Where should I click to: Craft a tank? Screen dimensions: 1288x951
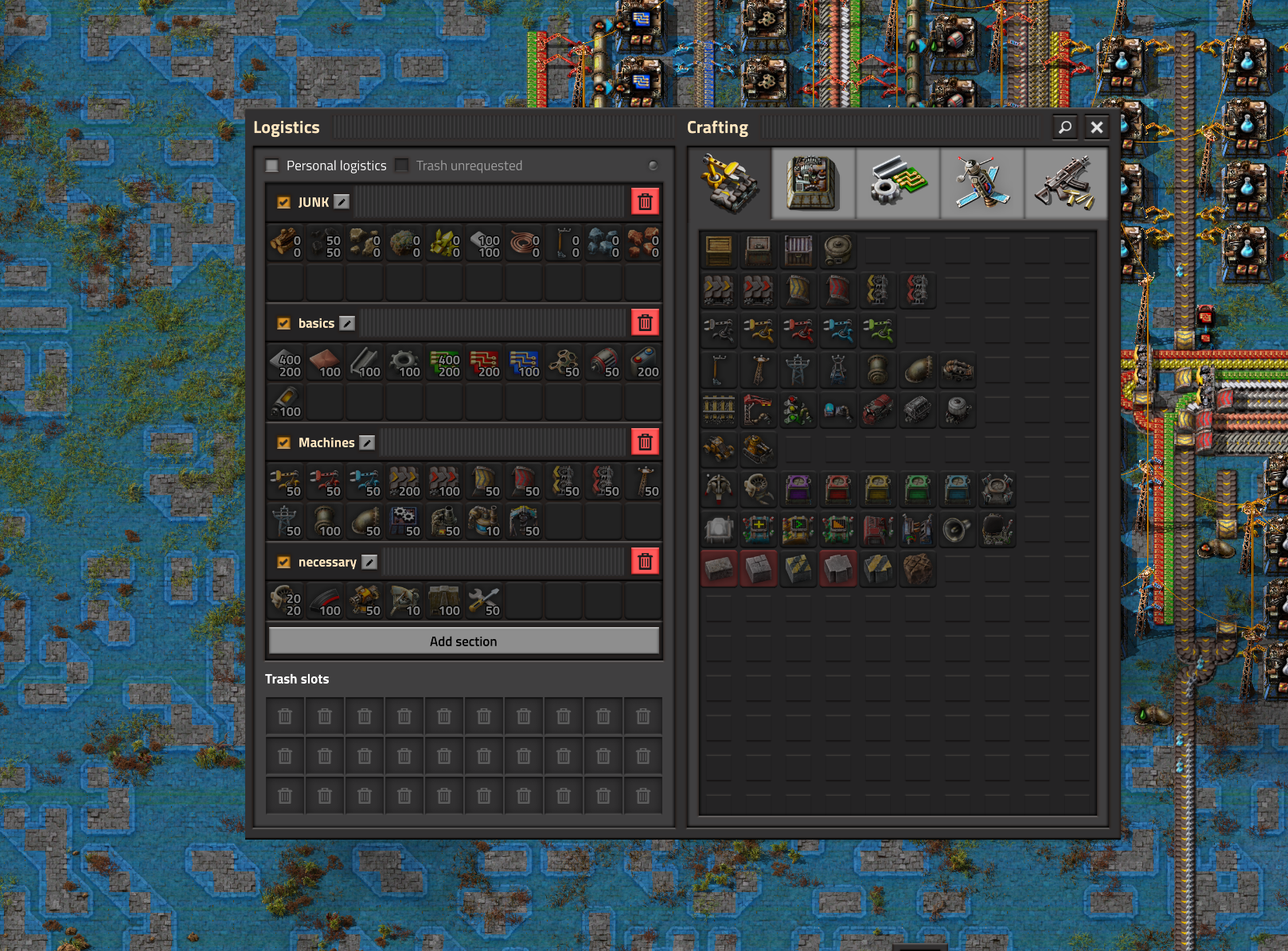point(759,450)
